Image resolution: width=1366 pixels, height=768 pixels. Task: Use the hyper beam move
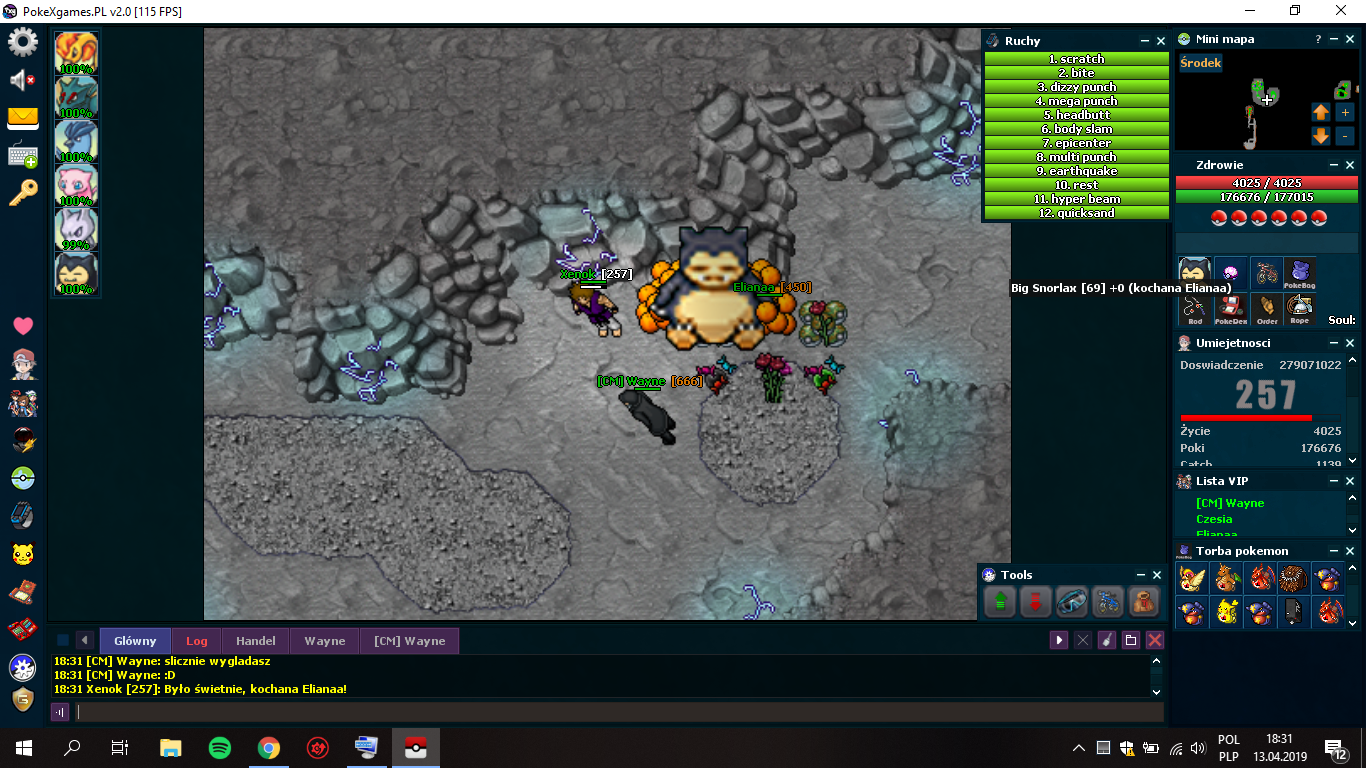[1076, 199]
